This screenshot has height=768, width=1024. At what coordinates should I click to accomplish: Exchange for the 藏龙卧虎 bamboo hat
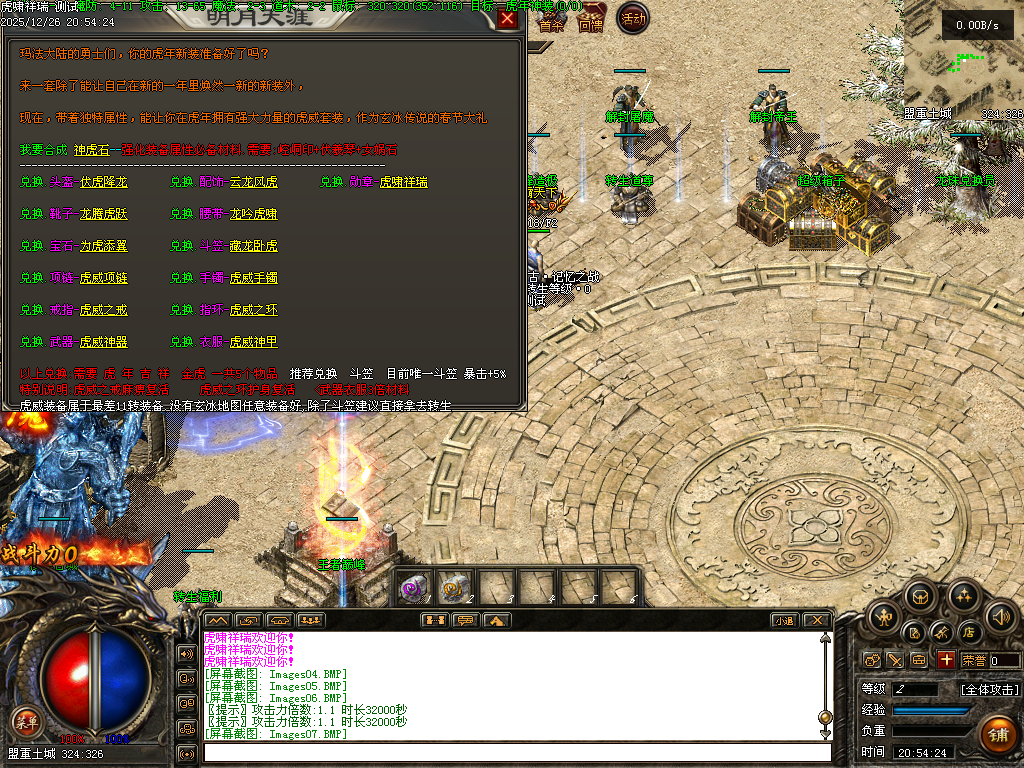[x=253, y=246]
